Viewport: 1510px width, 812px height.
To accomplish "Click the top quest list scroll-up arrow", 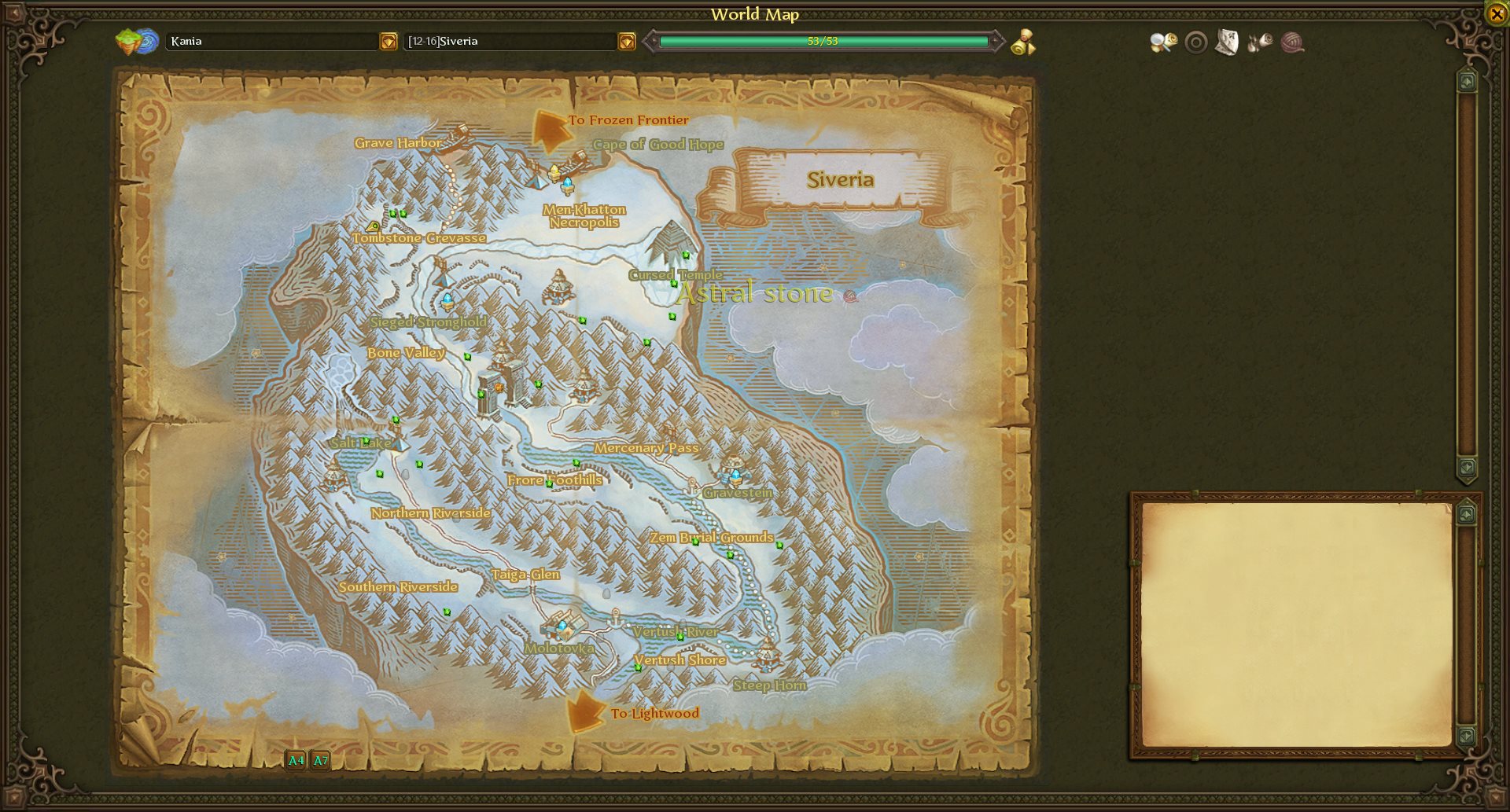I will pos(1467,82).
